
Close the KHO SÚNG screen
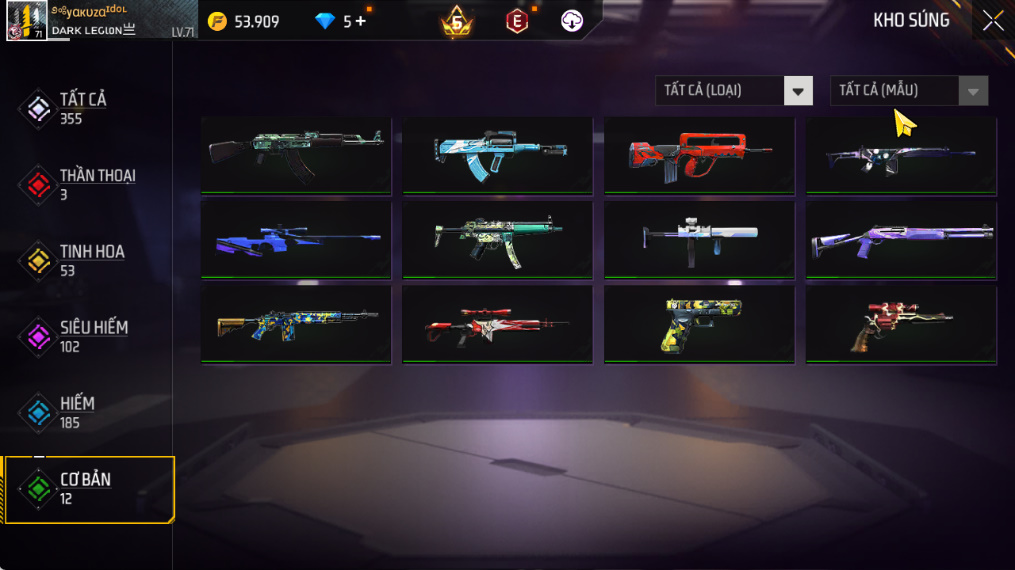click(x=992, y=21)
